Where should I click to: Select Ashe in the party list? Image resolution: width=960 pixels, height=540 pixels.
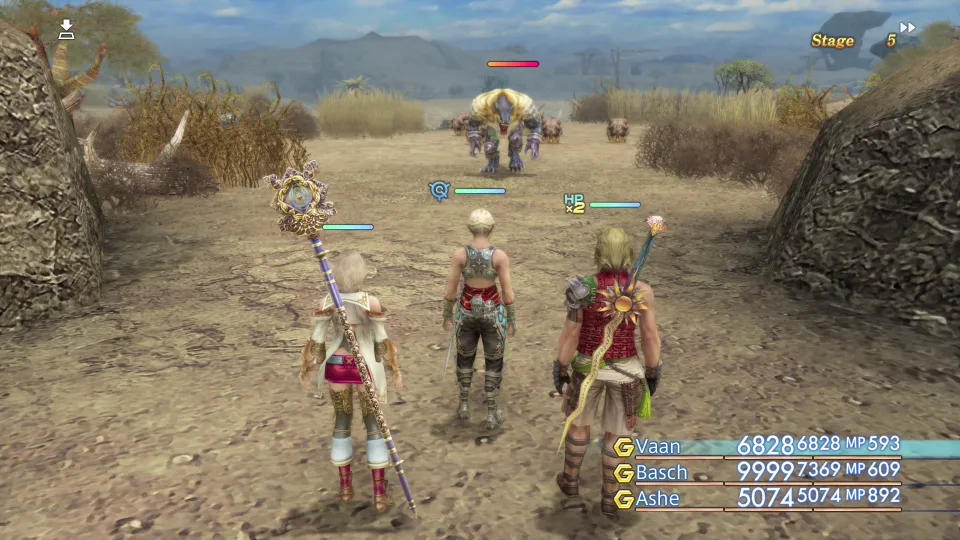point(658,498)
